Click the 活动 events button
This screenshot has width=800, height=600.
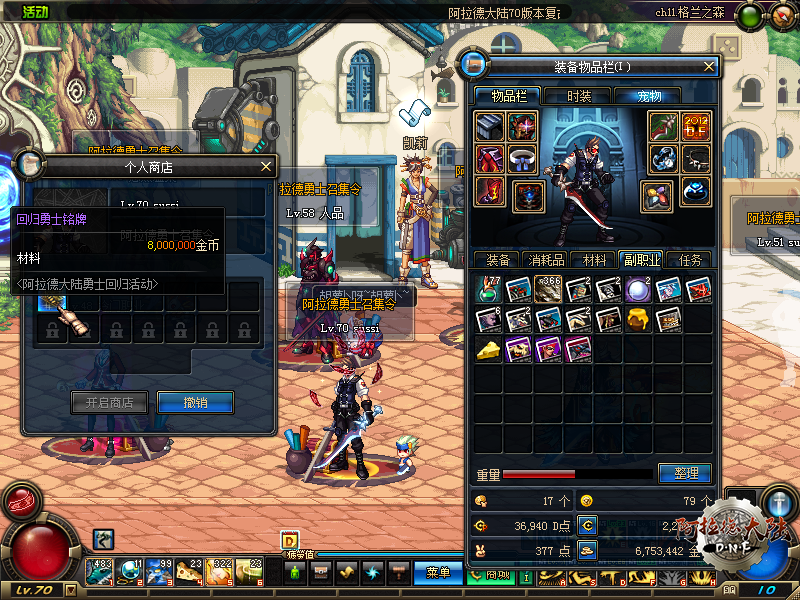click(x=35, y=11)
